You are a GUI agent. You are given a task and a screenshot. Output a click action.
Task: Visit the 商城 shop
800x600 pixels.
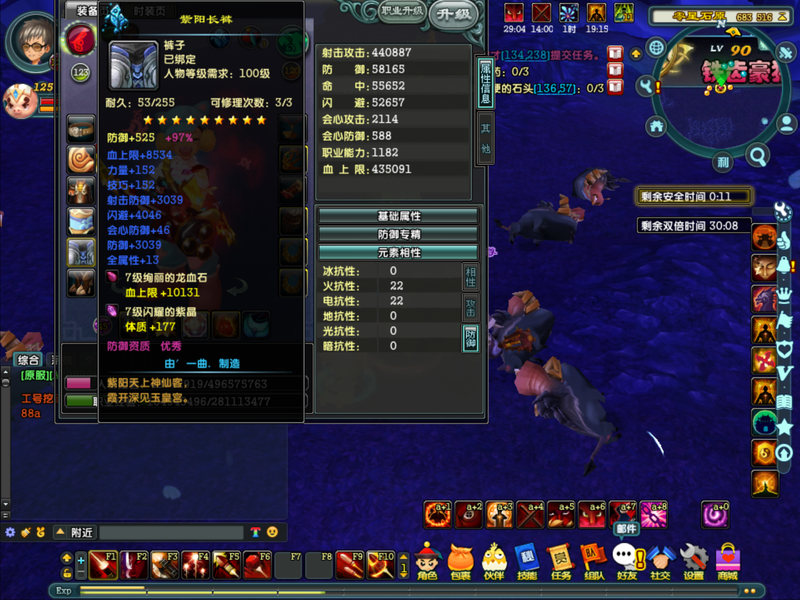(x=727, y=562)
